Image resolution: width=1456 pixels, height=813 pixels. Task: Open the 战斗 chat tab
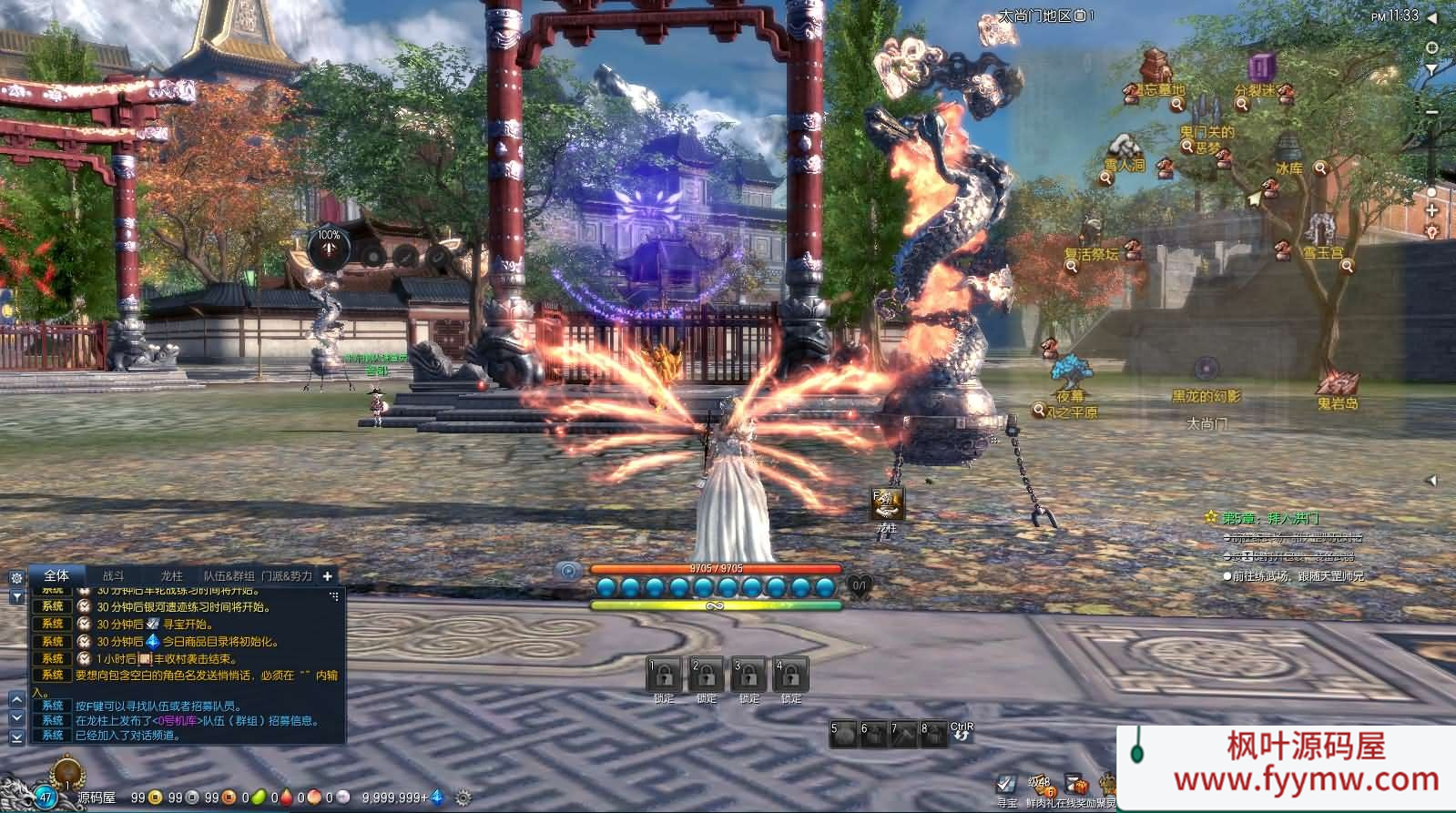114,576
